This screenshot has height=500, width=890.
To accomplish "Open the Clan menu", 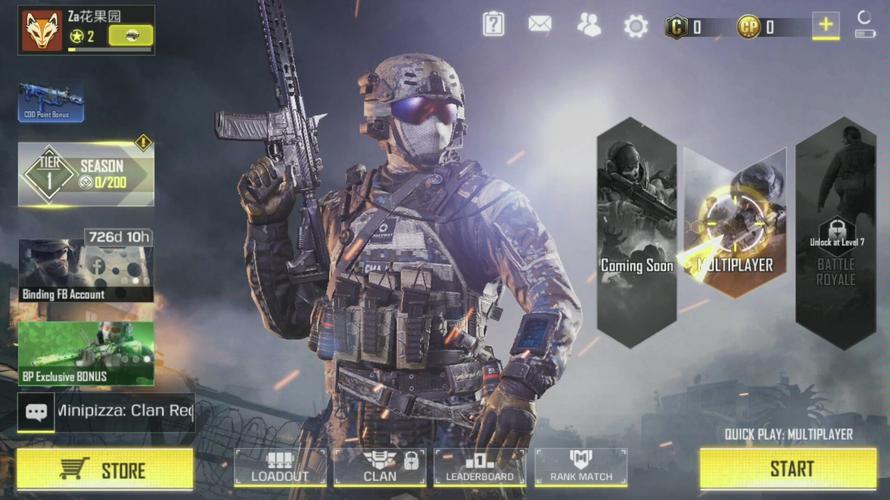I will (380, 467).
